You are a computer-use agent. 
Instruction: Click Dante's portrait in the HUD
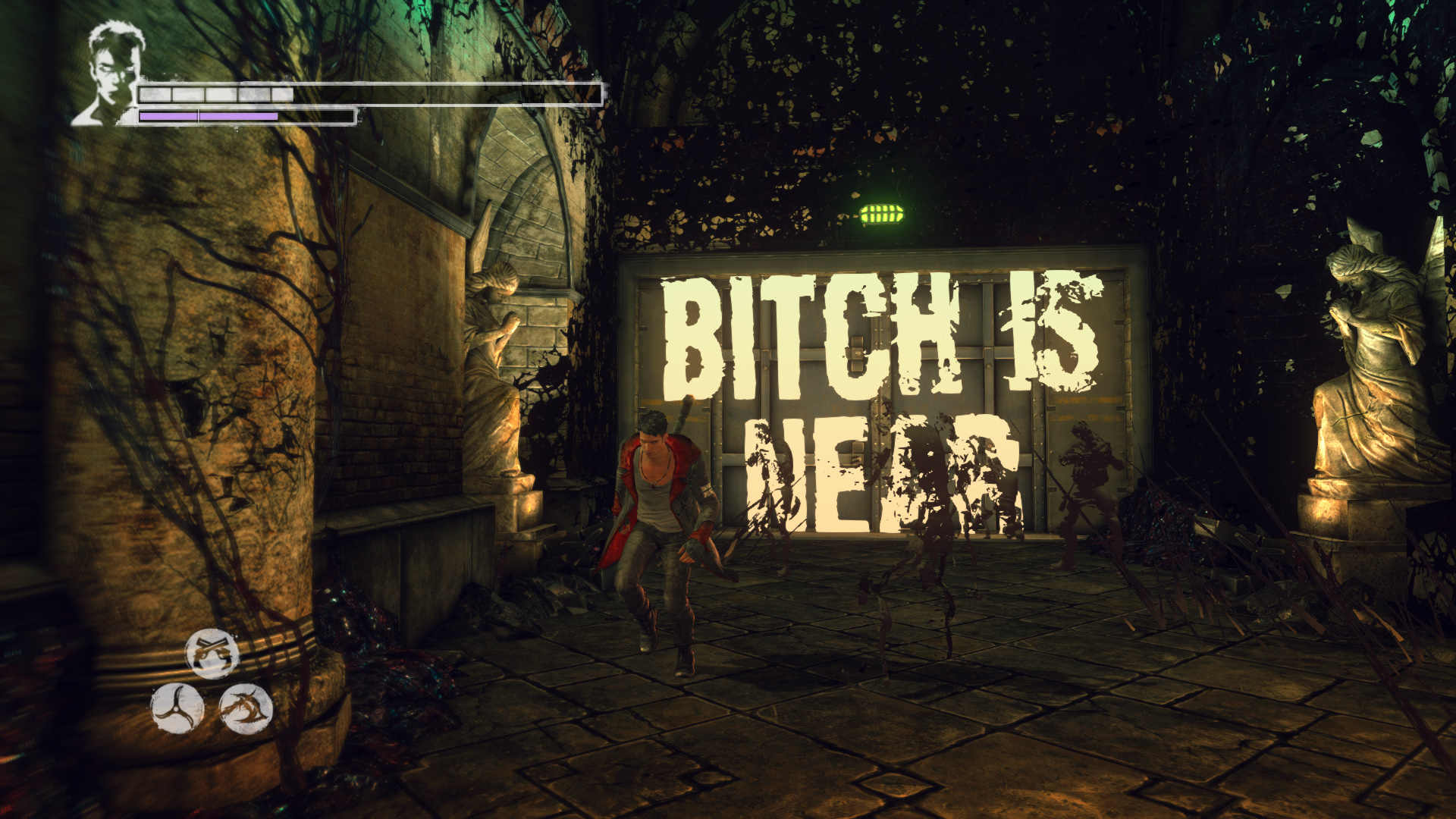(110, 74)
